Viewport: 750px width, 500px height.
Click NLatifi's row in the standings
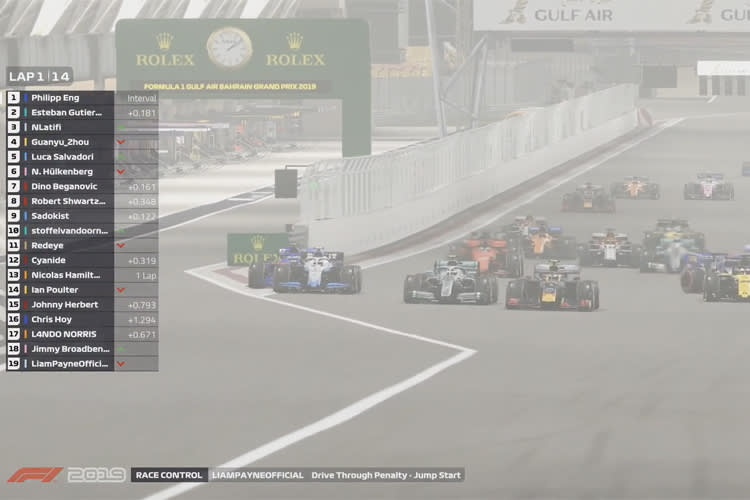[80, 127]
